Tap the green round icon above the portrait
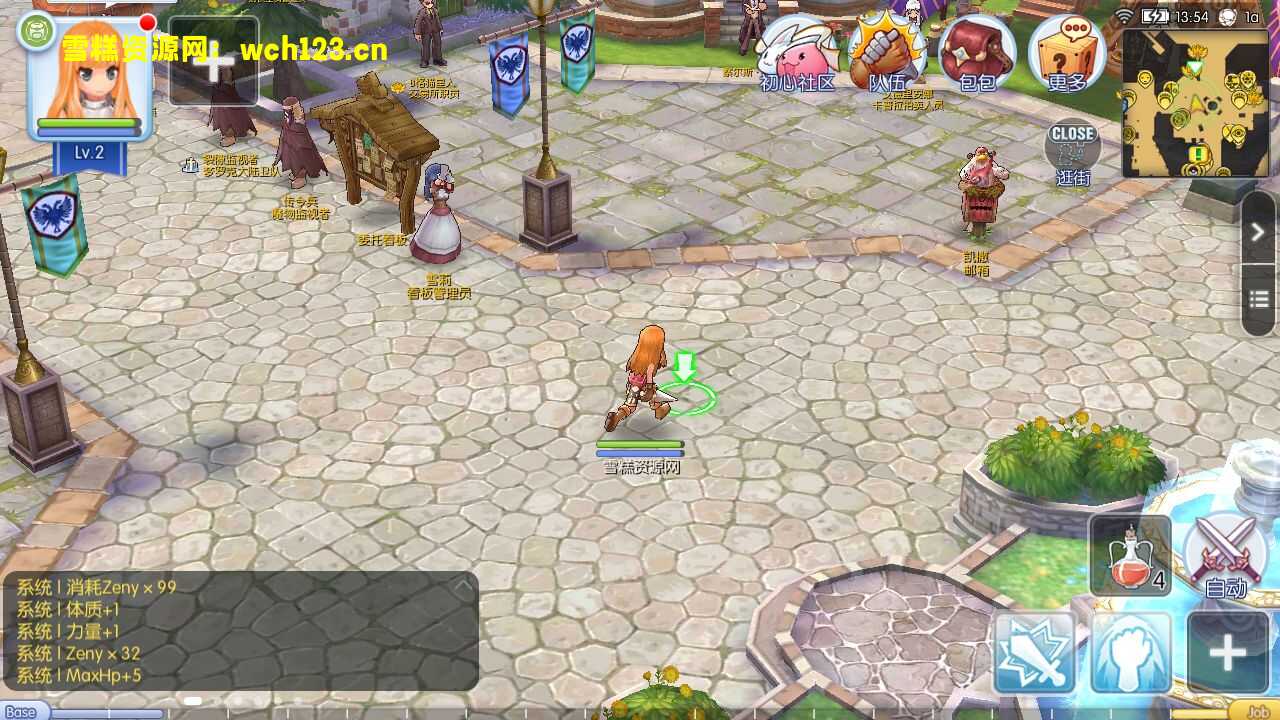 point(36,31)
